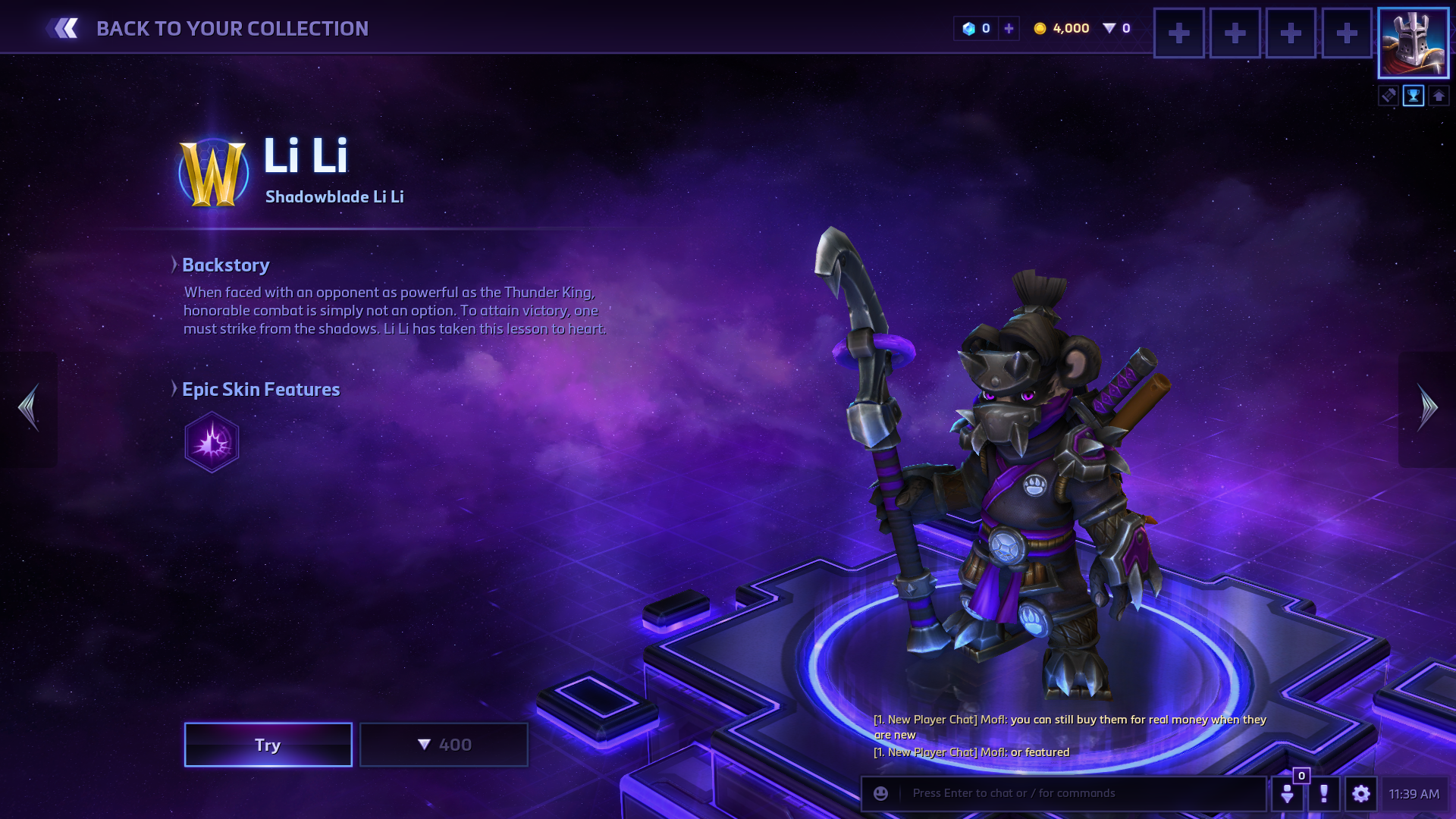Click the up-arrow icon under the portrait
Viewport: 1456px width, 819px height.
(1439, 96)
